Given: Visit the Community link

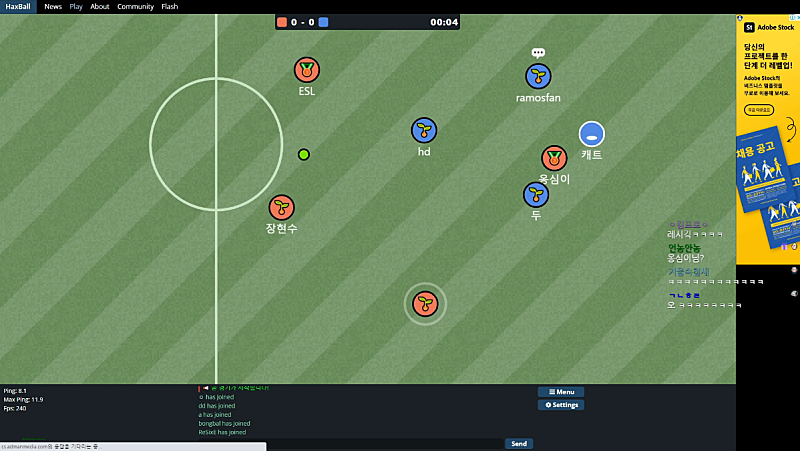Looking at the screenshot, I should (135, 6).
